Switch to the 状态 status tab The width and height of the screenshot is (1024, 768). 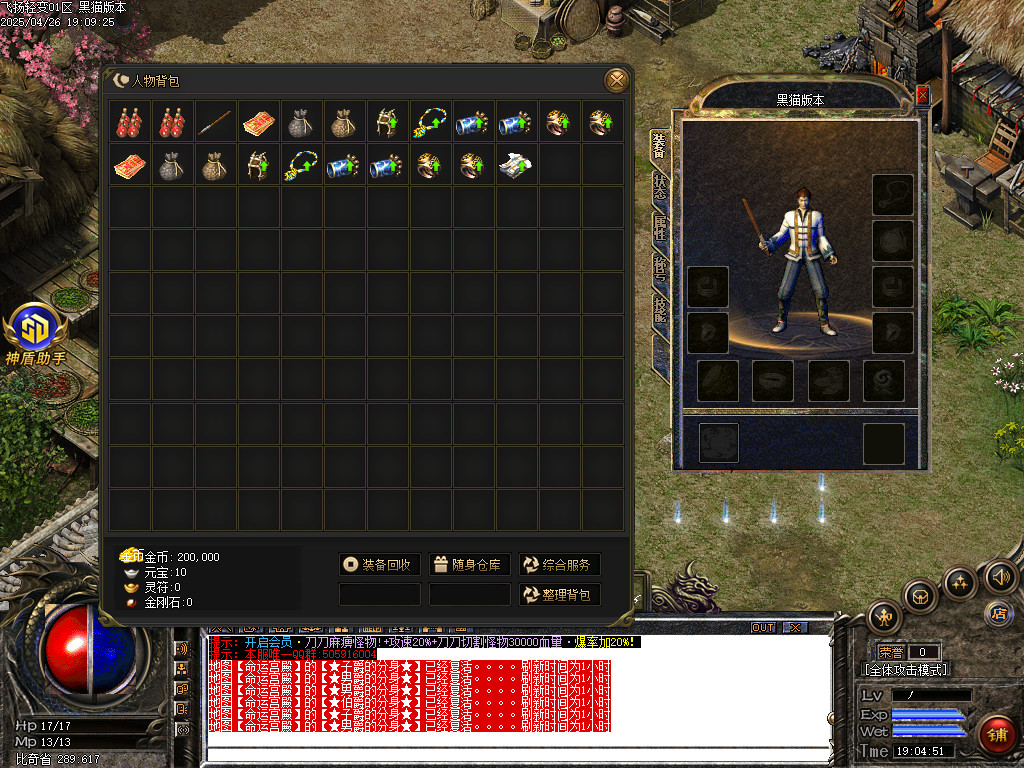(659, 188)
